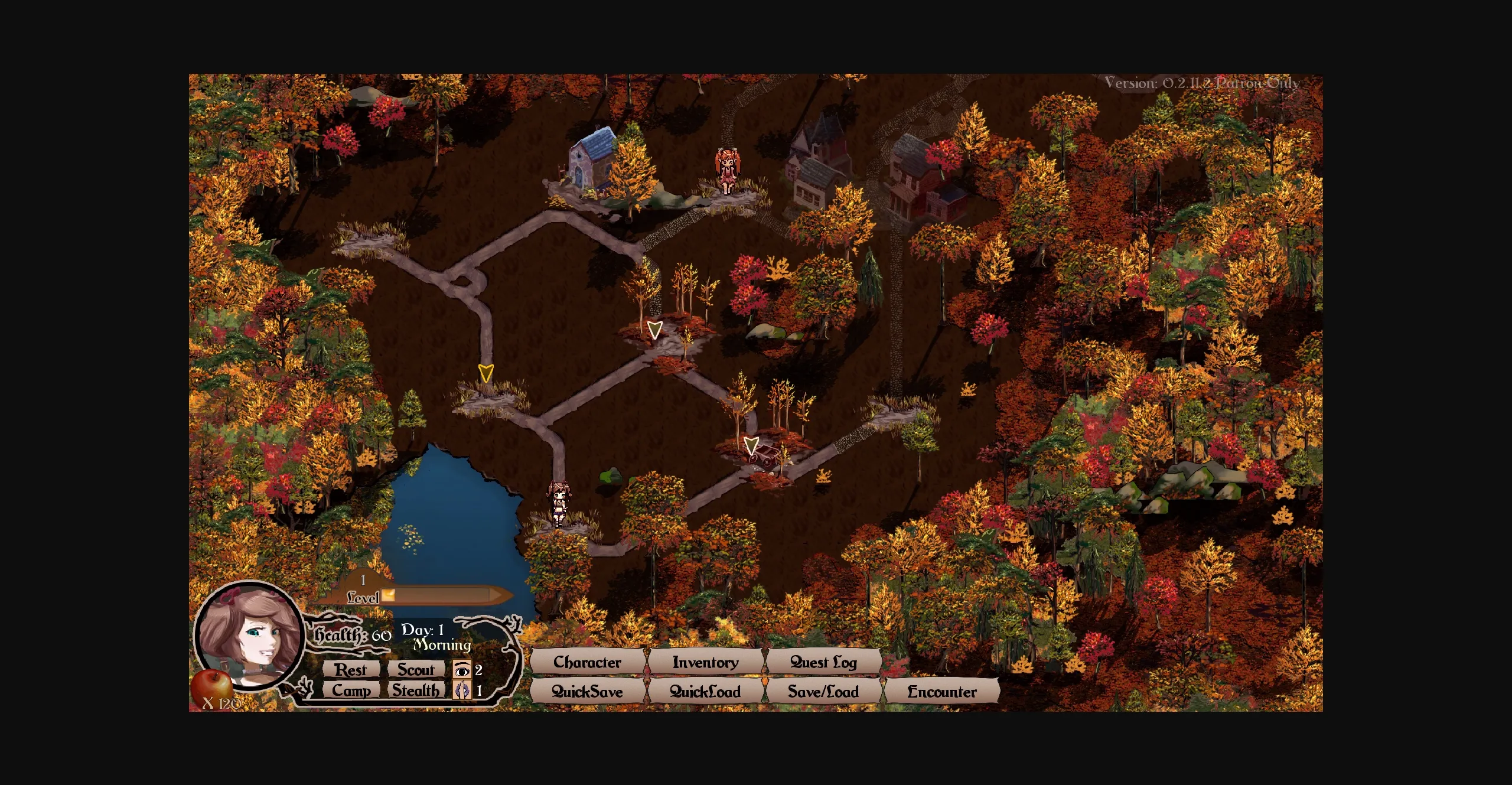
Task: Activate the Scout action
Action: coord(416,670)
